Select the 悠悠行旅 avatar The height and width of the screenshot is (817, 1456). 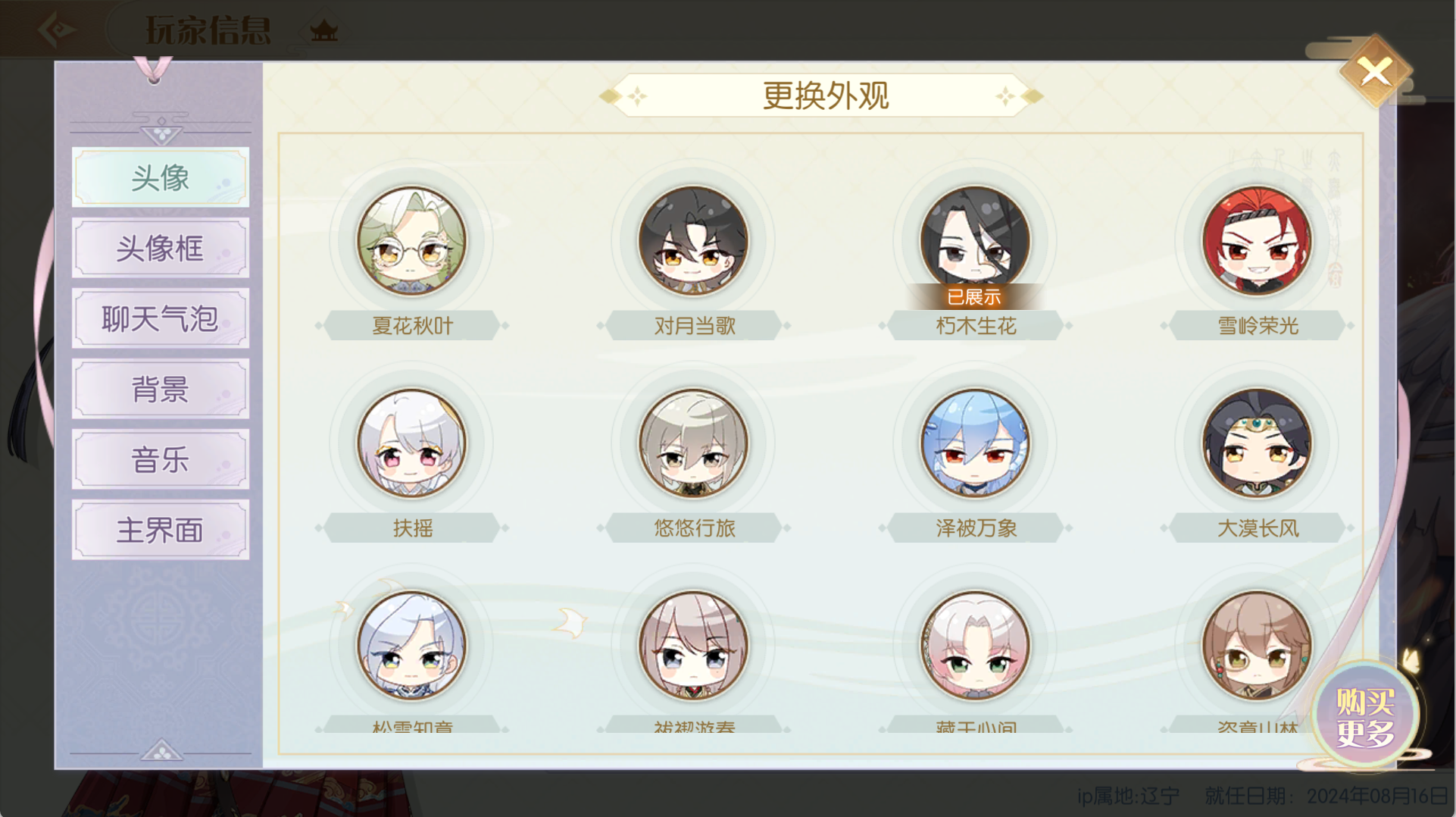[x=695, y=444]
